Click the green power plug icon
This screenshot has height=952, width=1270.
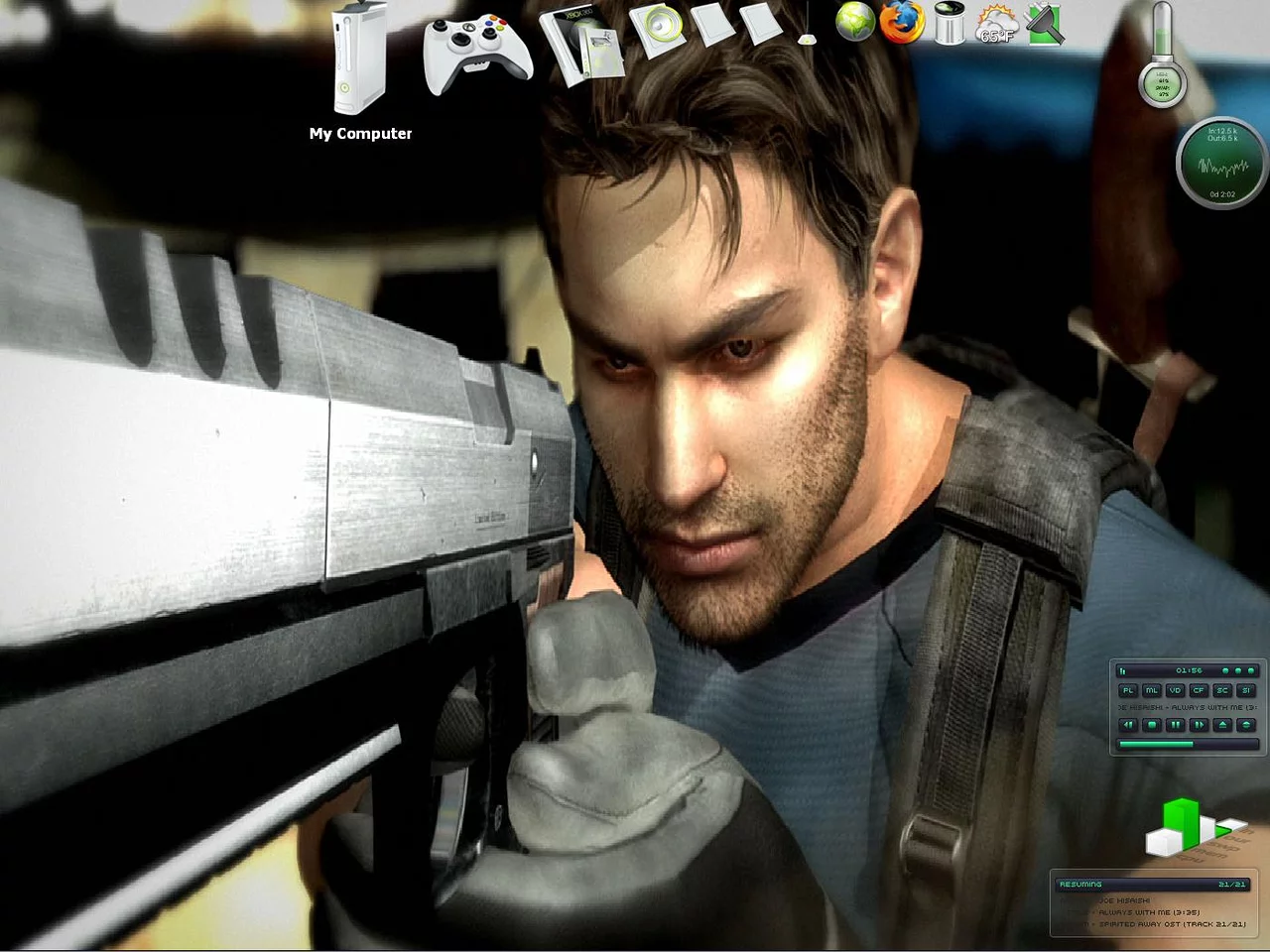[1045, 24]
